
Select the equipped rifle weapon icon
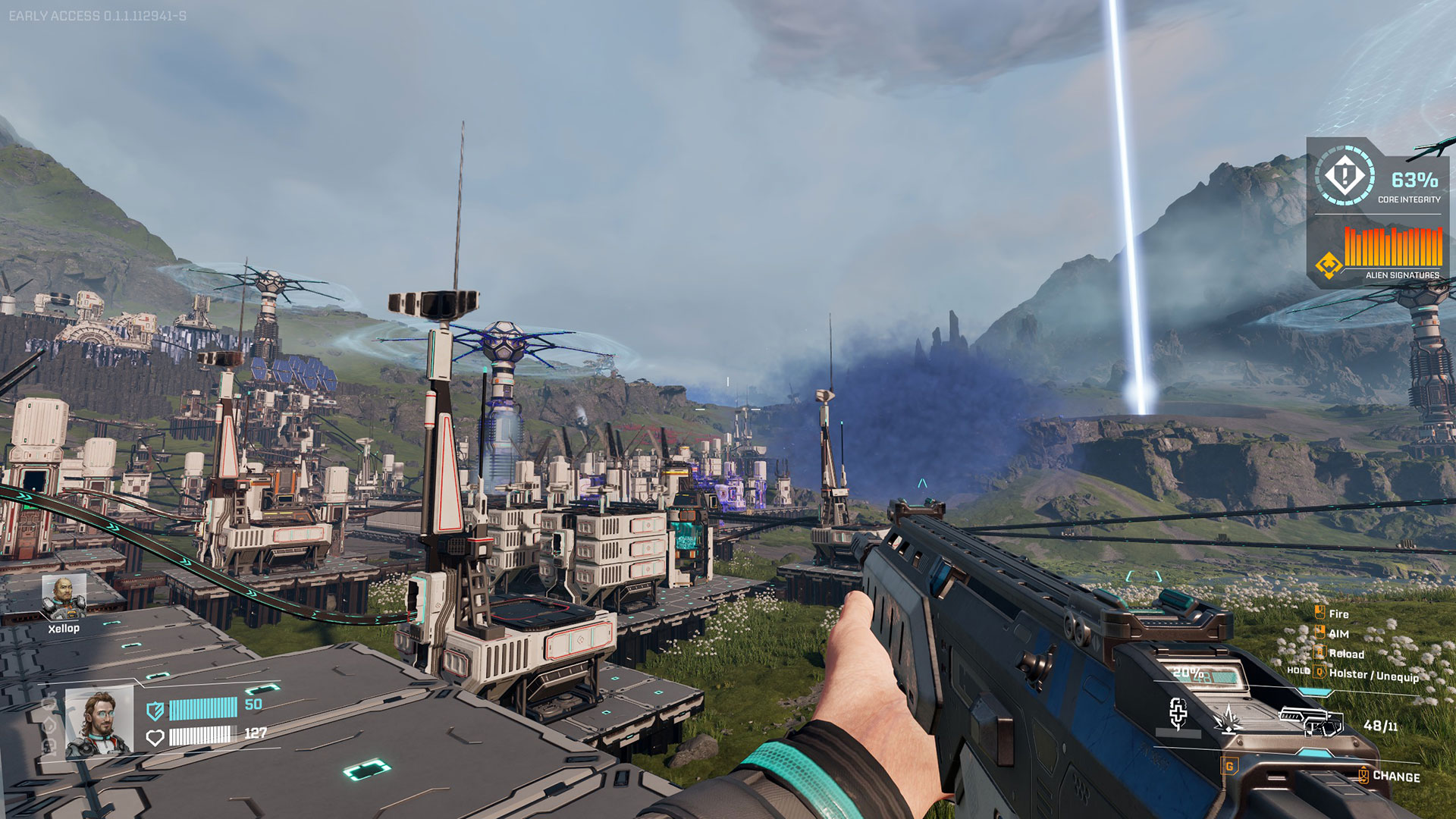point(1311,720)
